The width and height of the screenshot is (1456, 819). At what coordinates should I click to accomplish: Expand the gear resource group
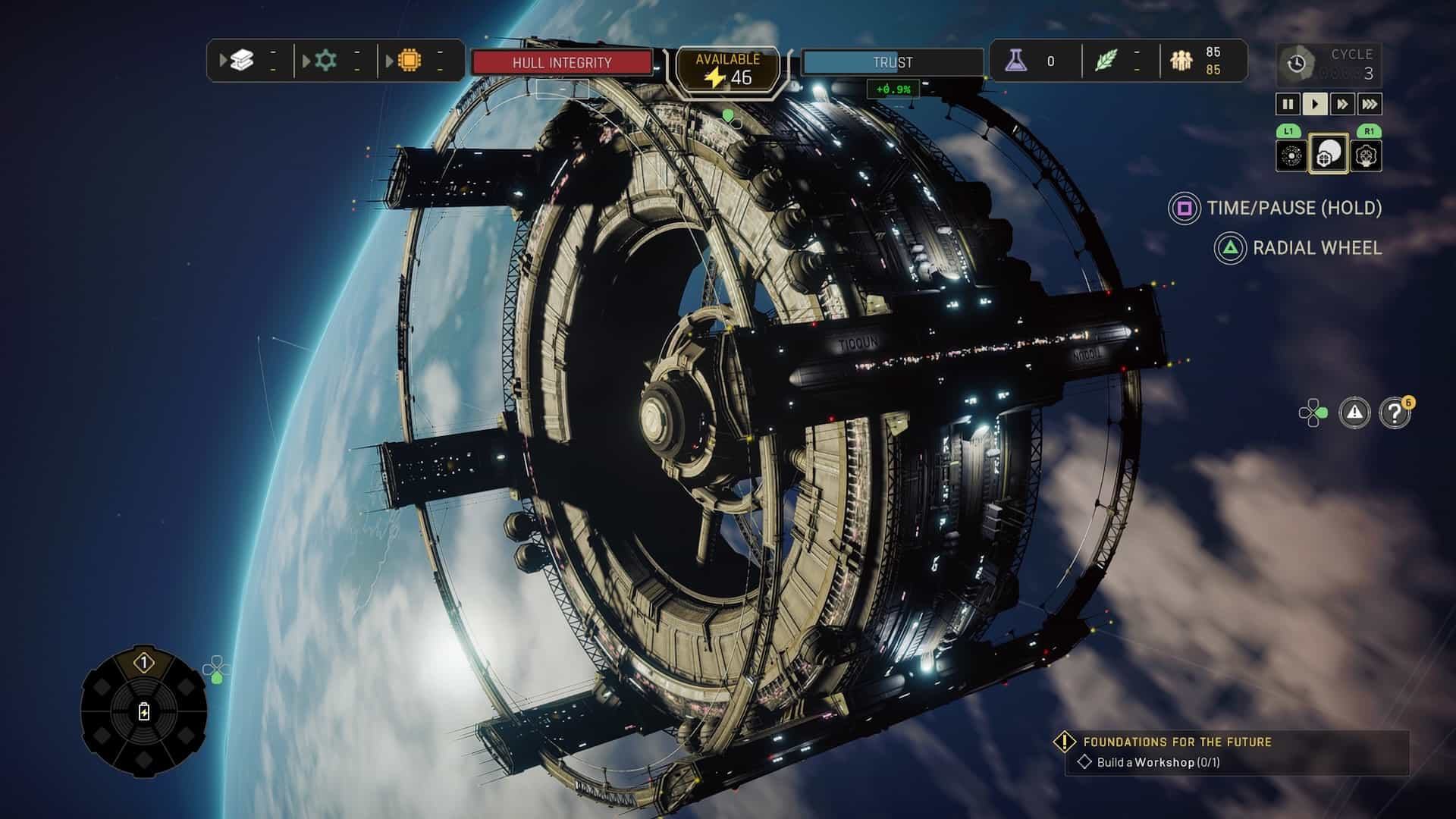[325, 61]
